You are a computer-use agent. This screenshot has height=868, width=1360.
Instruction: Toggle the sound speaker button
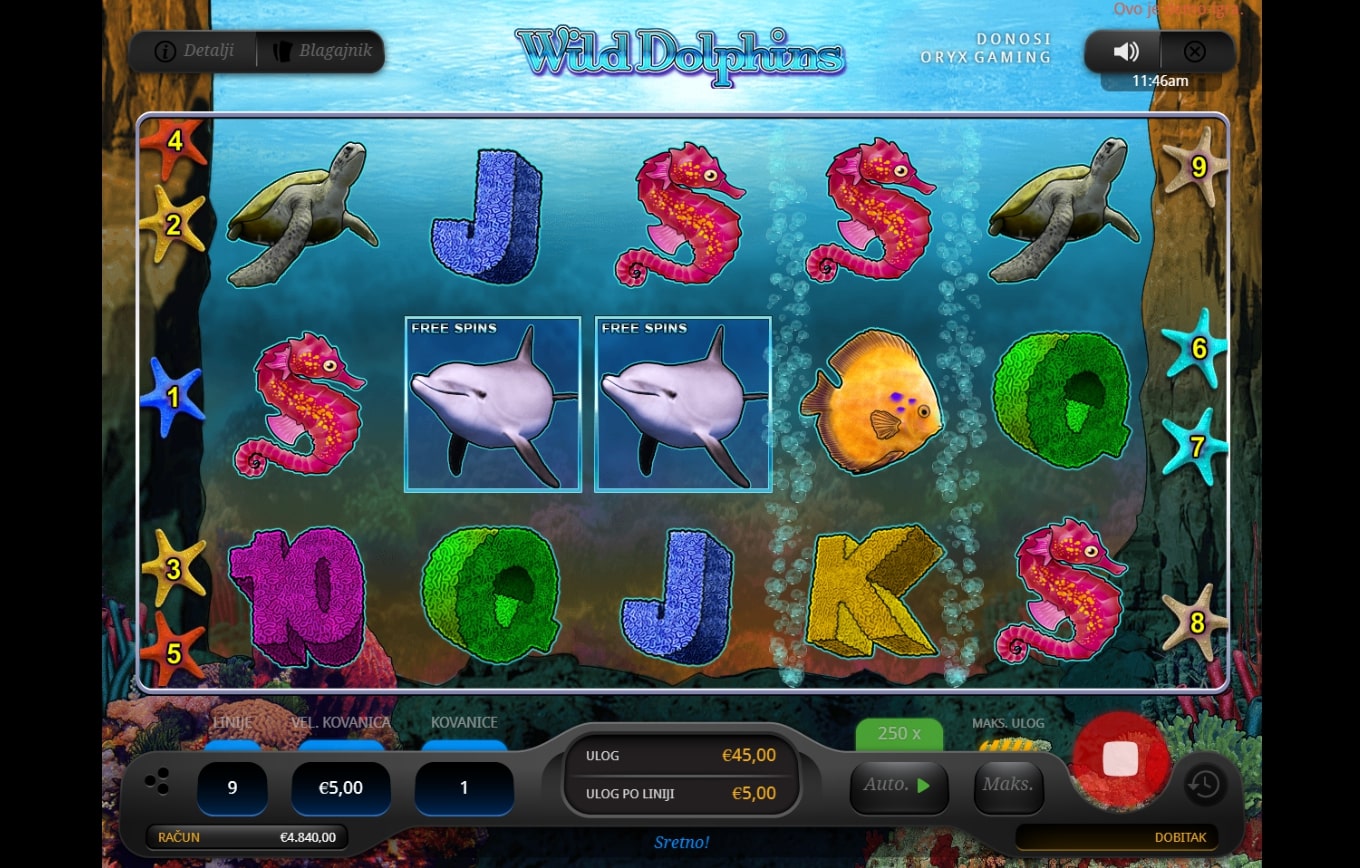1126,52
